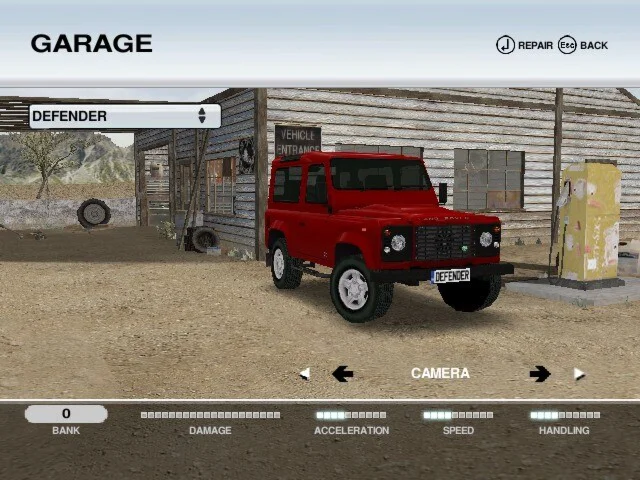Viewport: 640px width, 480px height.
Task: Repair the vehicle
Action: tap(524, 45)
